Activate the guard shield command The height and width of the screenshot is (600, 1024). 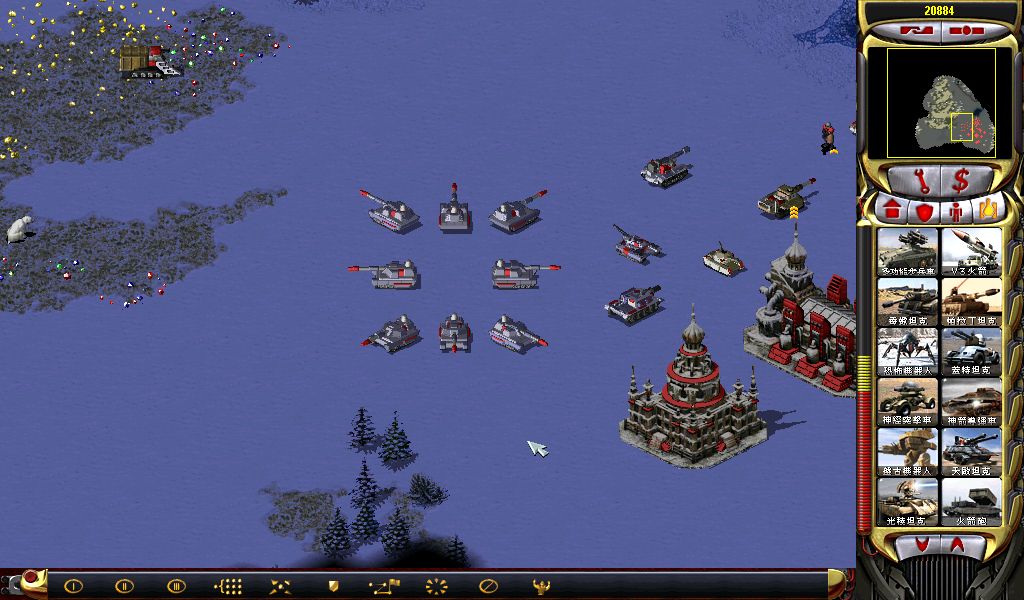[333, 586]
